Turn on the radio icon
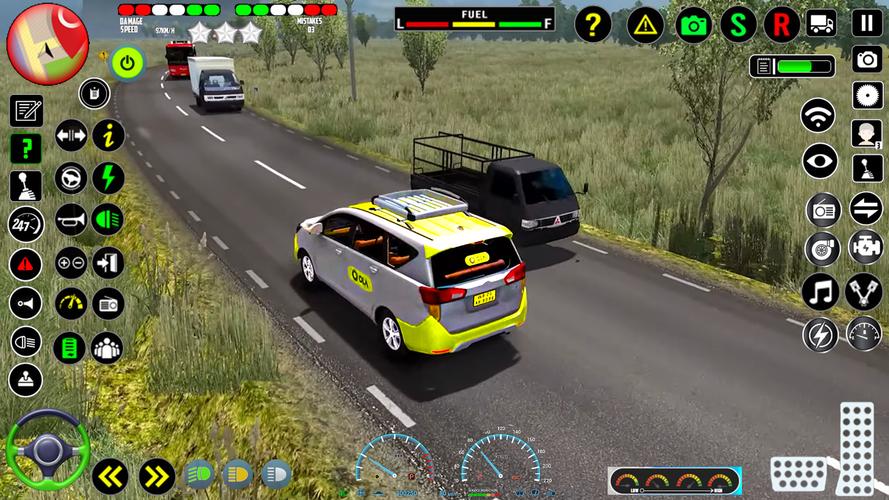 pyautogui.click(x=823, y=209)
